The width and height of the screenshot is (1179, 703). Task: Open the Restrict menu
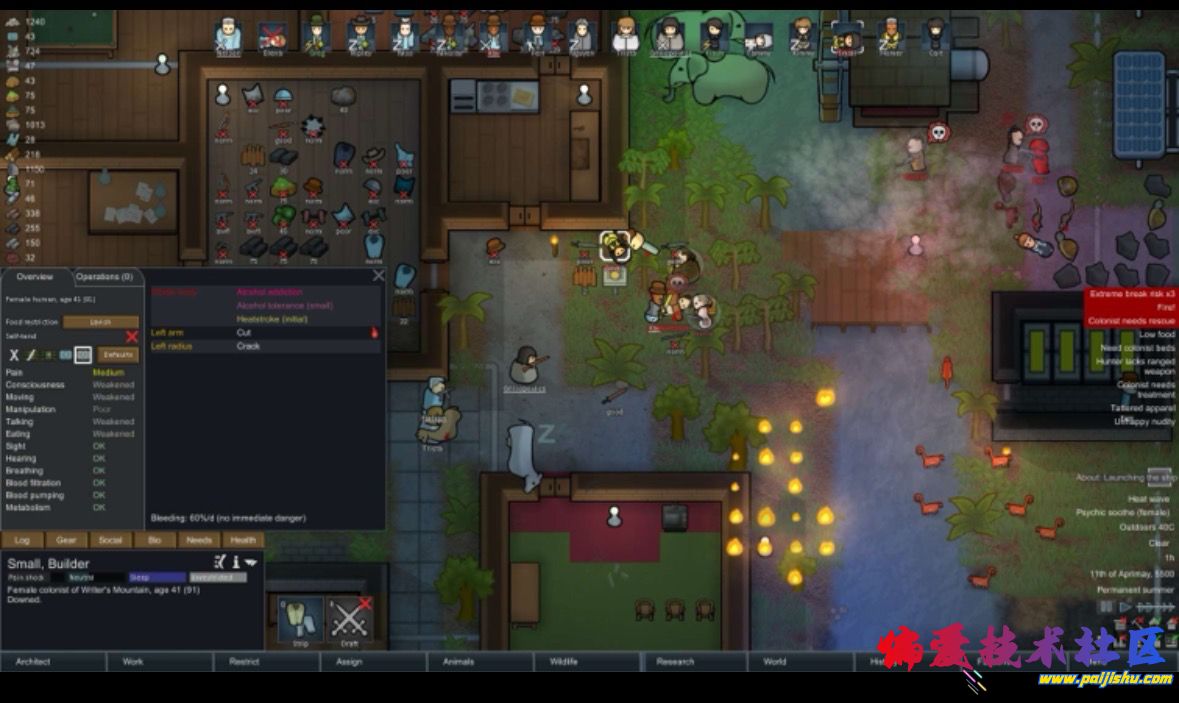click(x=244, y=661)
